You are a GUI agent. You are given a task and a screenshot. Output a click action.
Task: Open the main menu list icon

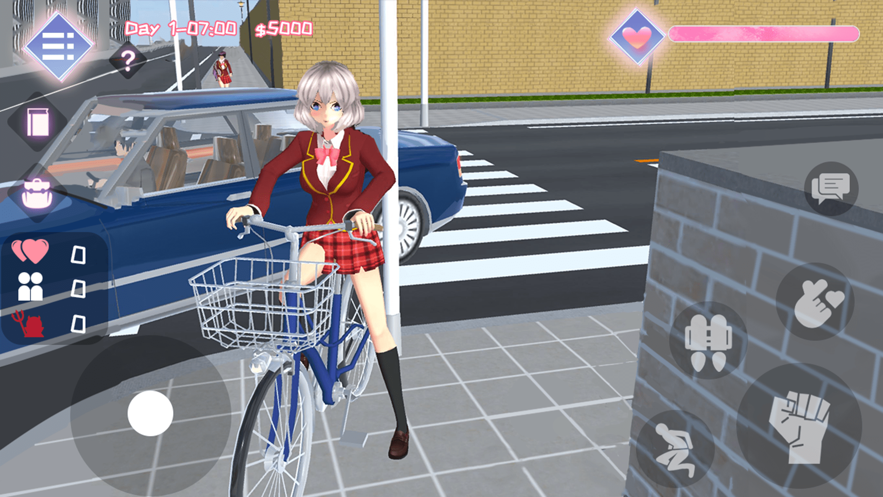tap(58, 44)
